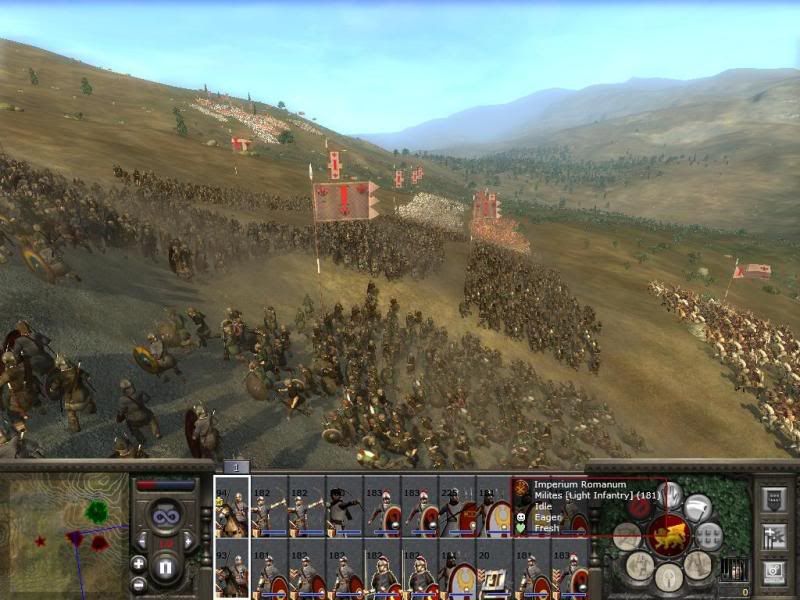The width and height of the screenshot is (800, 600).
Task: Choose the 225-man infantry unit card
Action: tap(457, 507)
